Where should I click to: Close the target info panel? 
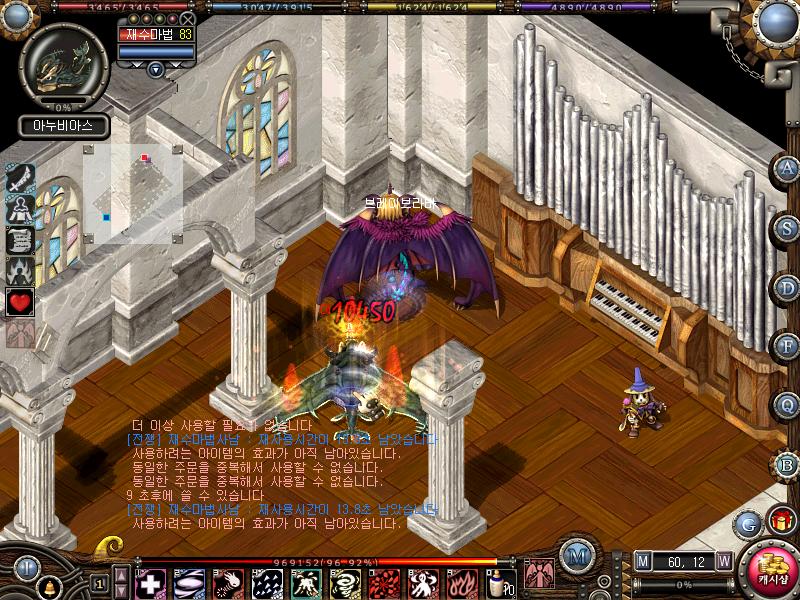[188, 19]
